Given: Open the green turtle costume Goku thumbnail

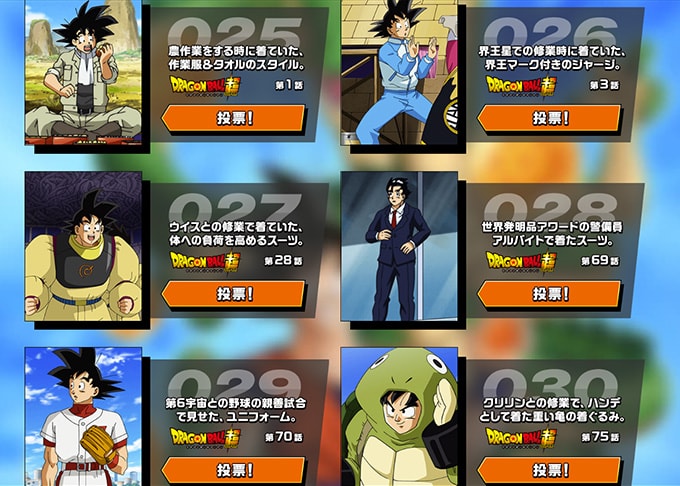Looking at the screenshot, I should coord(399,418).
